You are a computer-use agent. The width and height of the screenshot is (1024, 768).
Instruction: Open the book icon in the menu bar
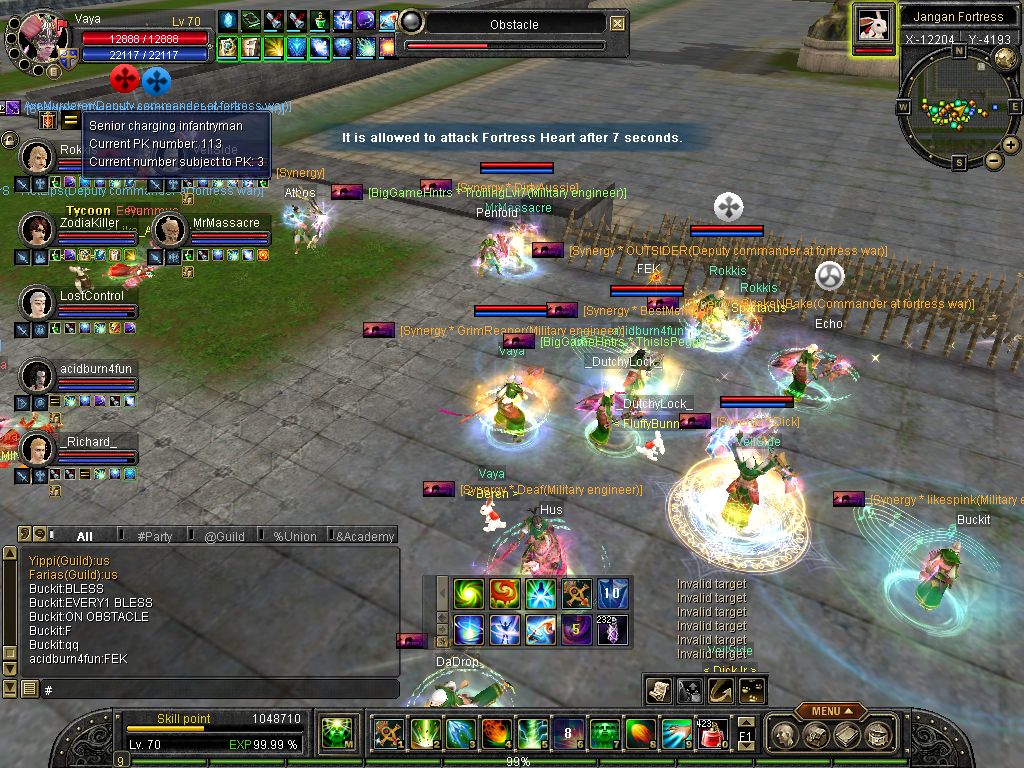(846, 734)
